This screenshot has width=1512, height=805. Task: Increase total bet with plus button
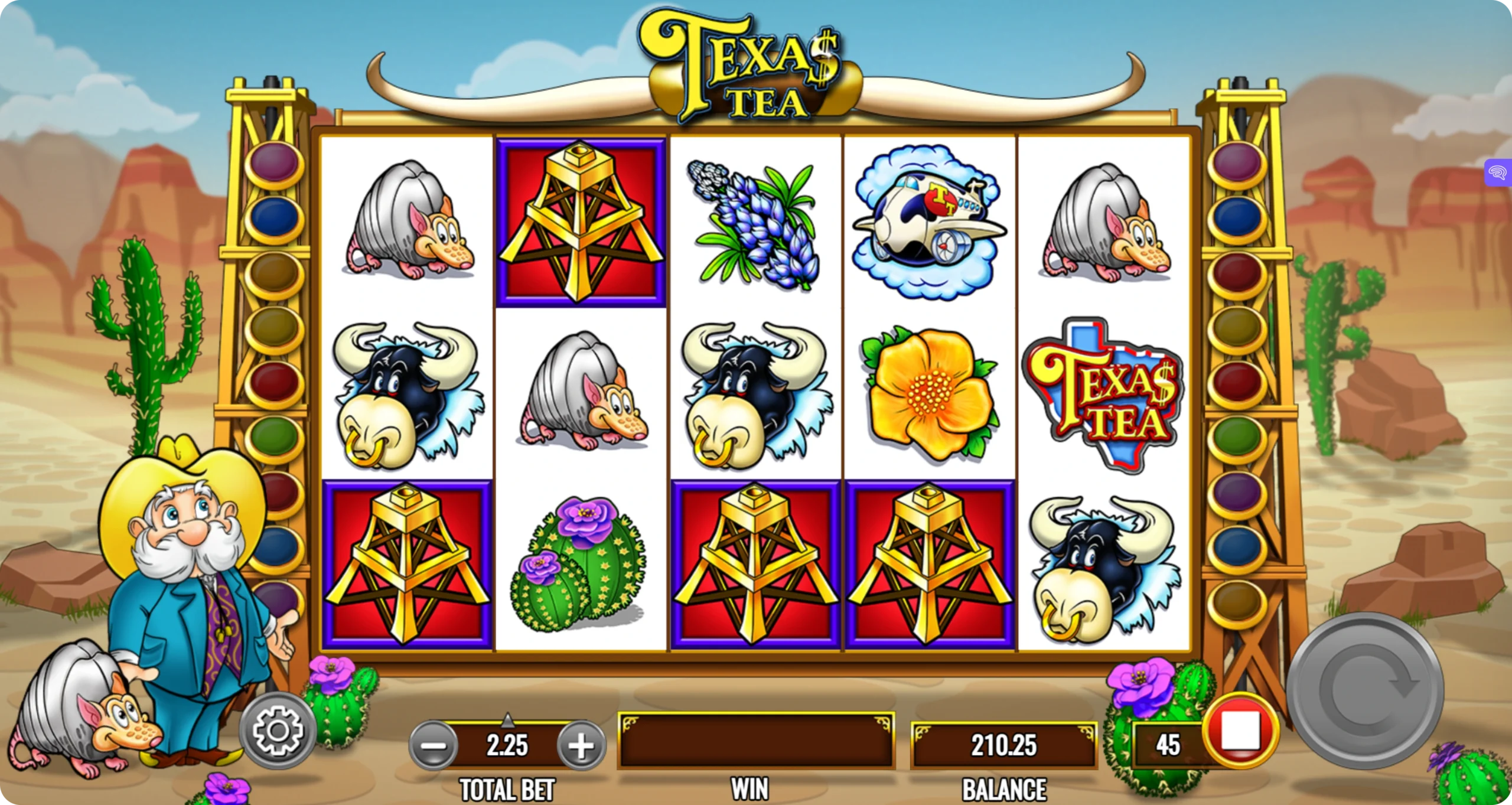coord(581,745)
